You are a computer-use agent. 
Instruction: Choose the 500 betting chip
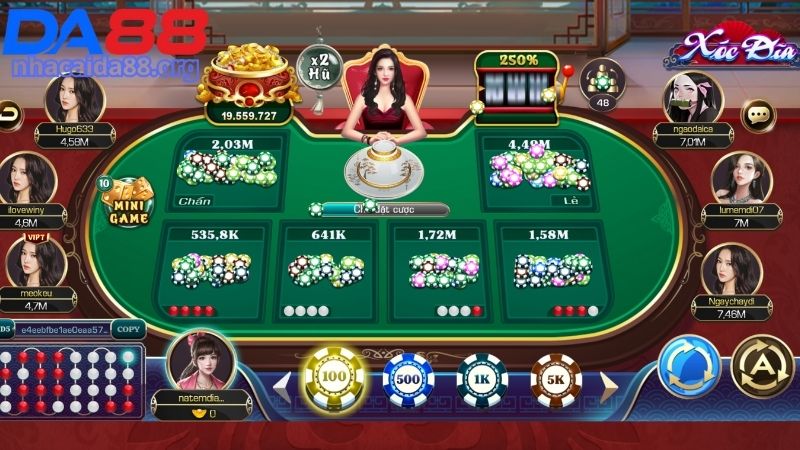coord(407,381)
